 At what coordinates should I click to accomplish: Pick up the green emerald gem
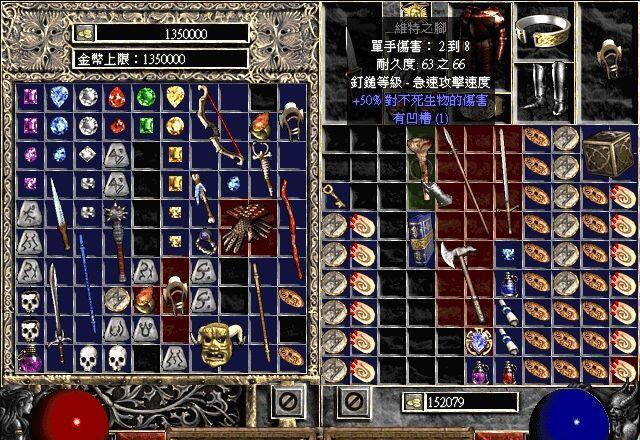[146, 97]
